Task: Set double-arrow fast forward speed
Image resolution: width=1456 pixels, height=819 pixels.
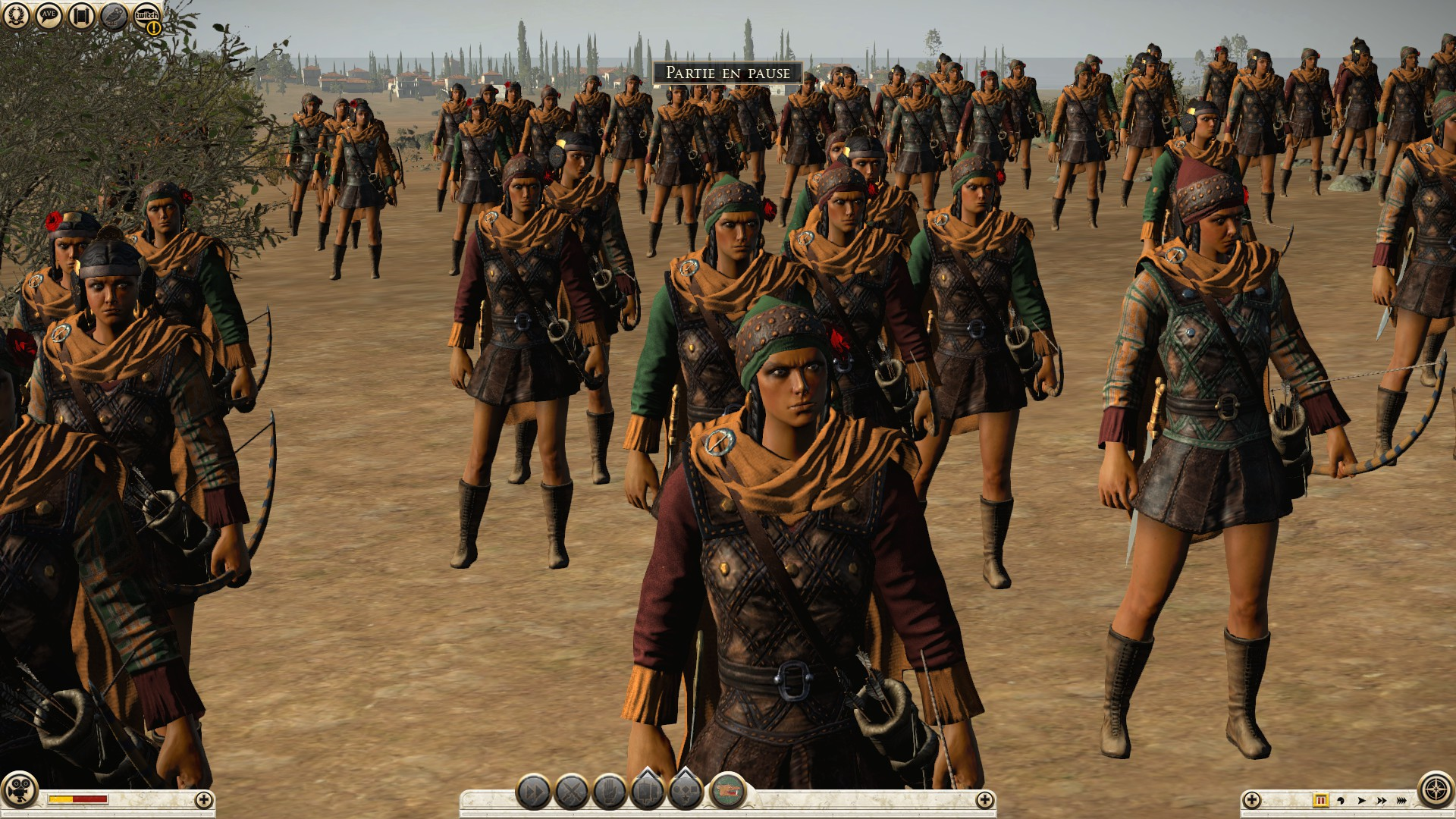Action: [1381, 800]
